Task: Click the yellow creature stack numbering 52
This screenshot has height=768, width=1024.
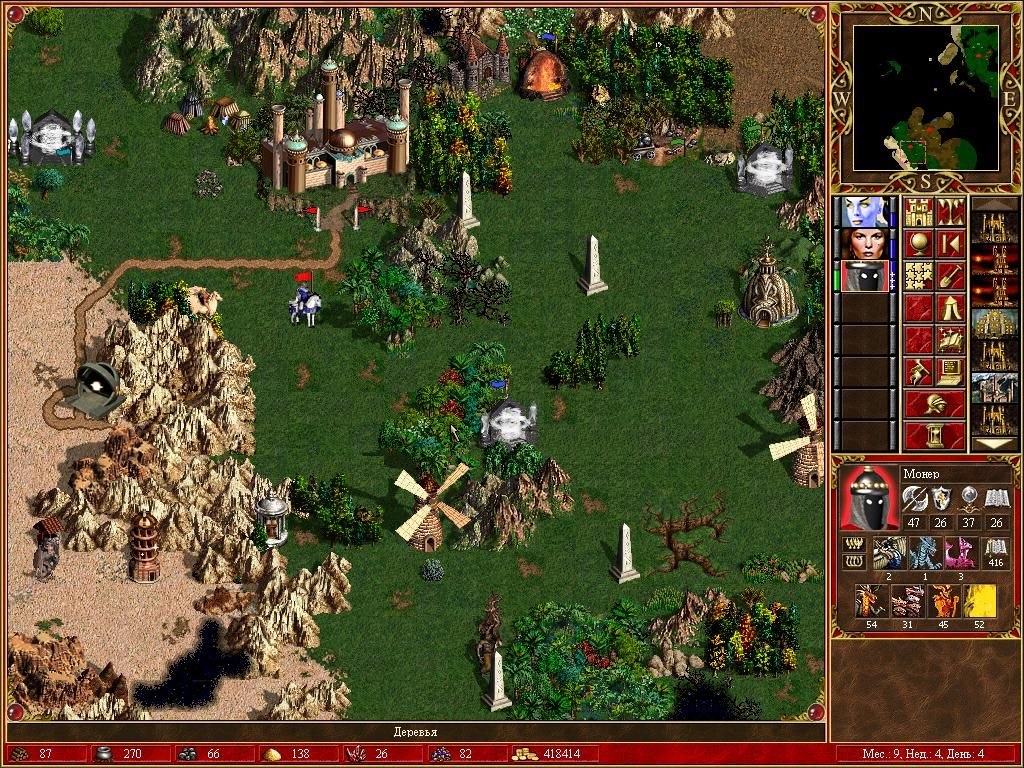Action: click(x=978, y=603)
